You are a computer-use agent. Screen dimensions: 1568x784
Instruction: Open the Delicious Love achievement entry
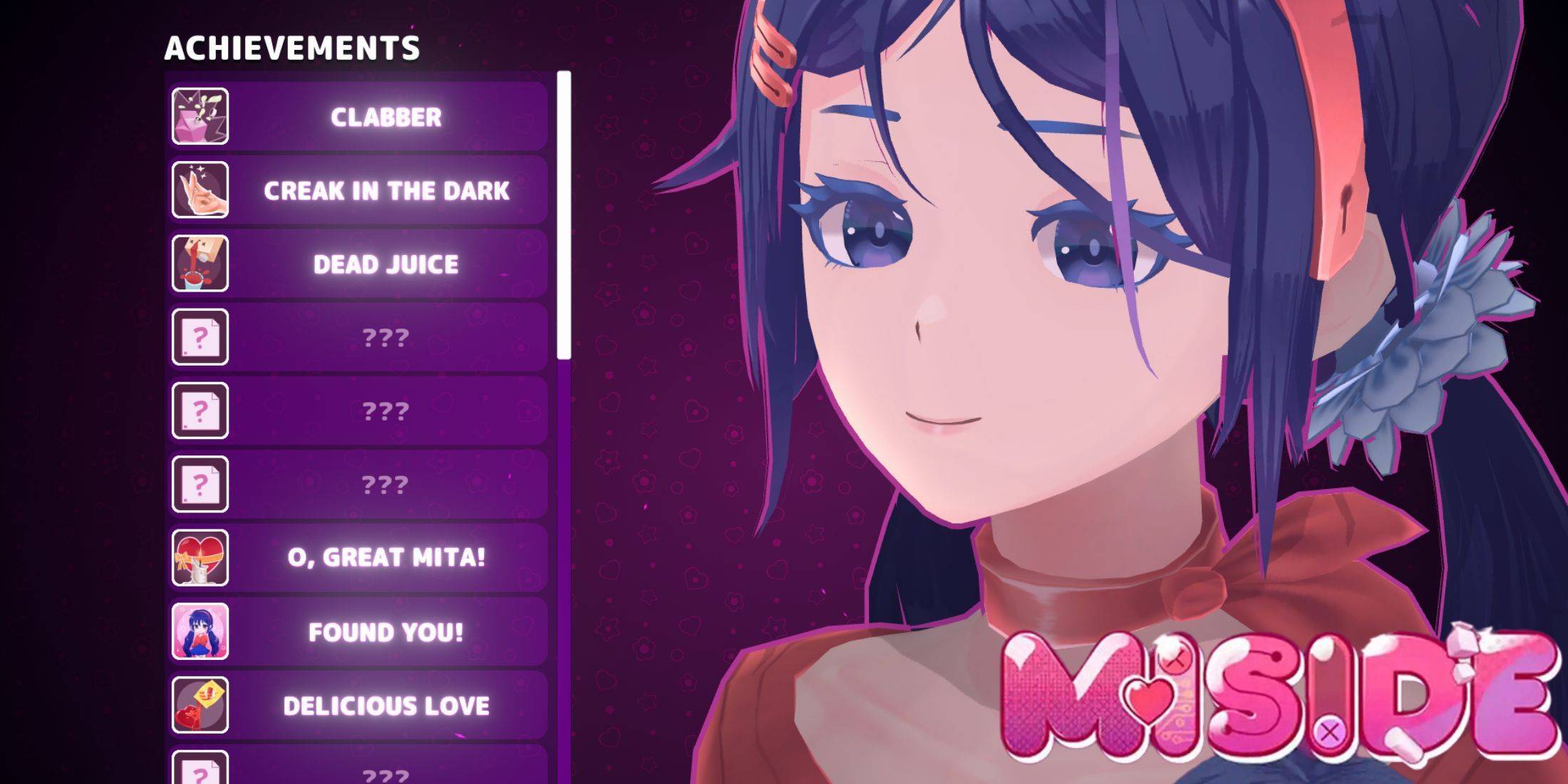pyautogui.click(x=386, y=706)
